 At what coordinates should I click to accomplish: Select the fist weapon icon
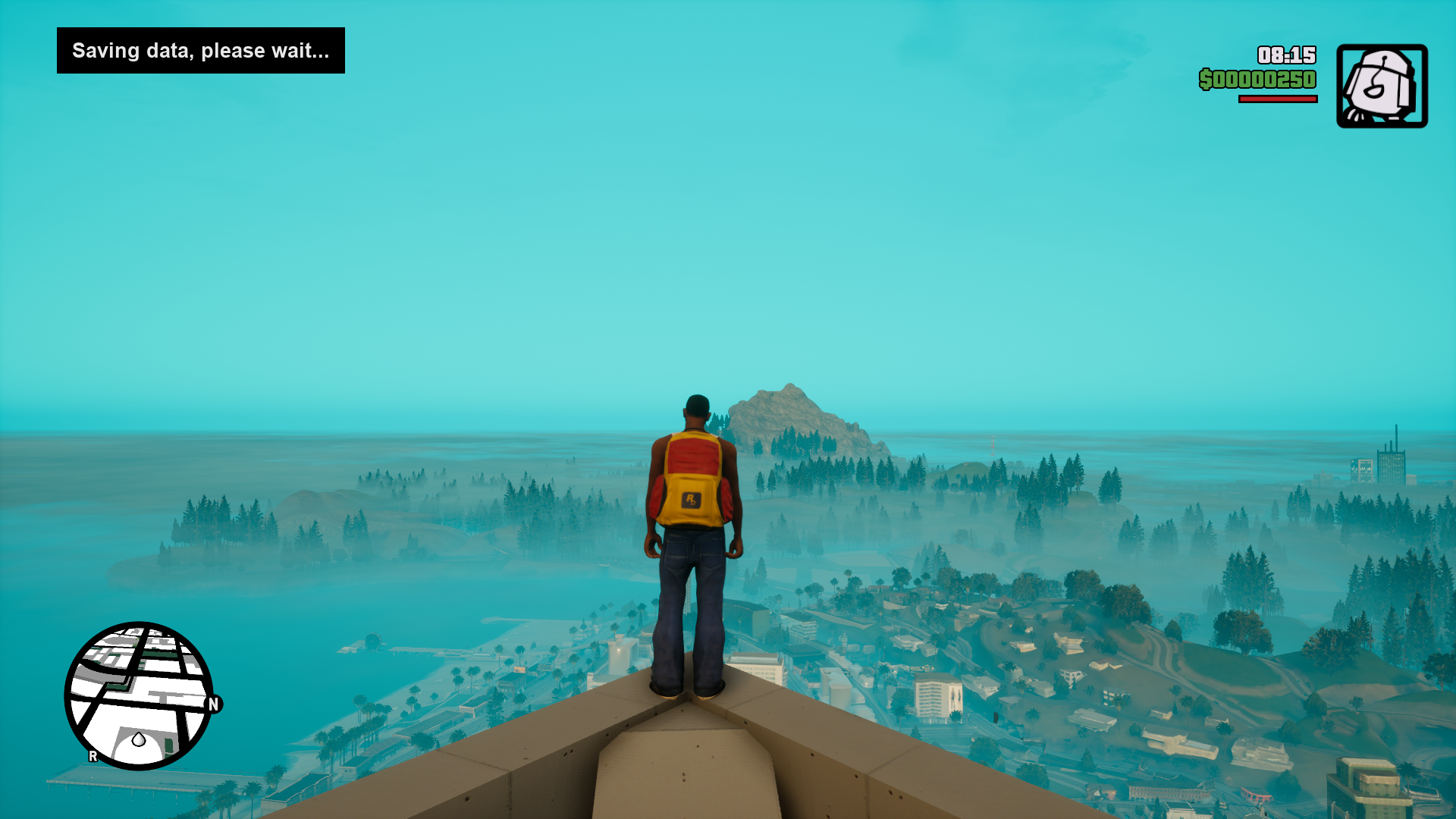pyautogui.click(x=1382, y=86)
